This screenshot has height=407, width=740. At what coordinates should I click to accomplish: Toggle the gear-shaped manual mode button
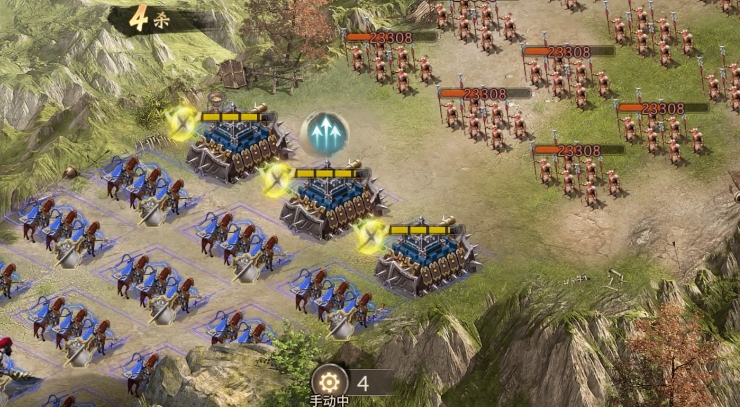click(329, 381)
